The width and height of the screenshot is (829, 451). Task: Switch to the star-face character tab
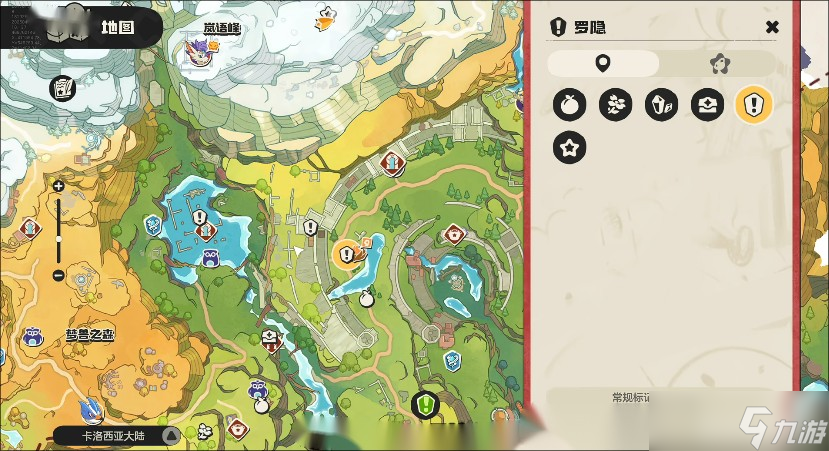(717, 64)
